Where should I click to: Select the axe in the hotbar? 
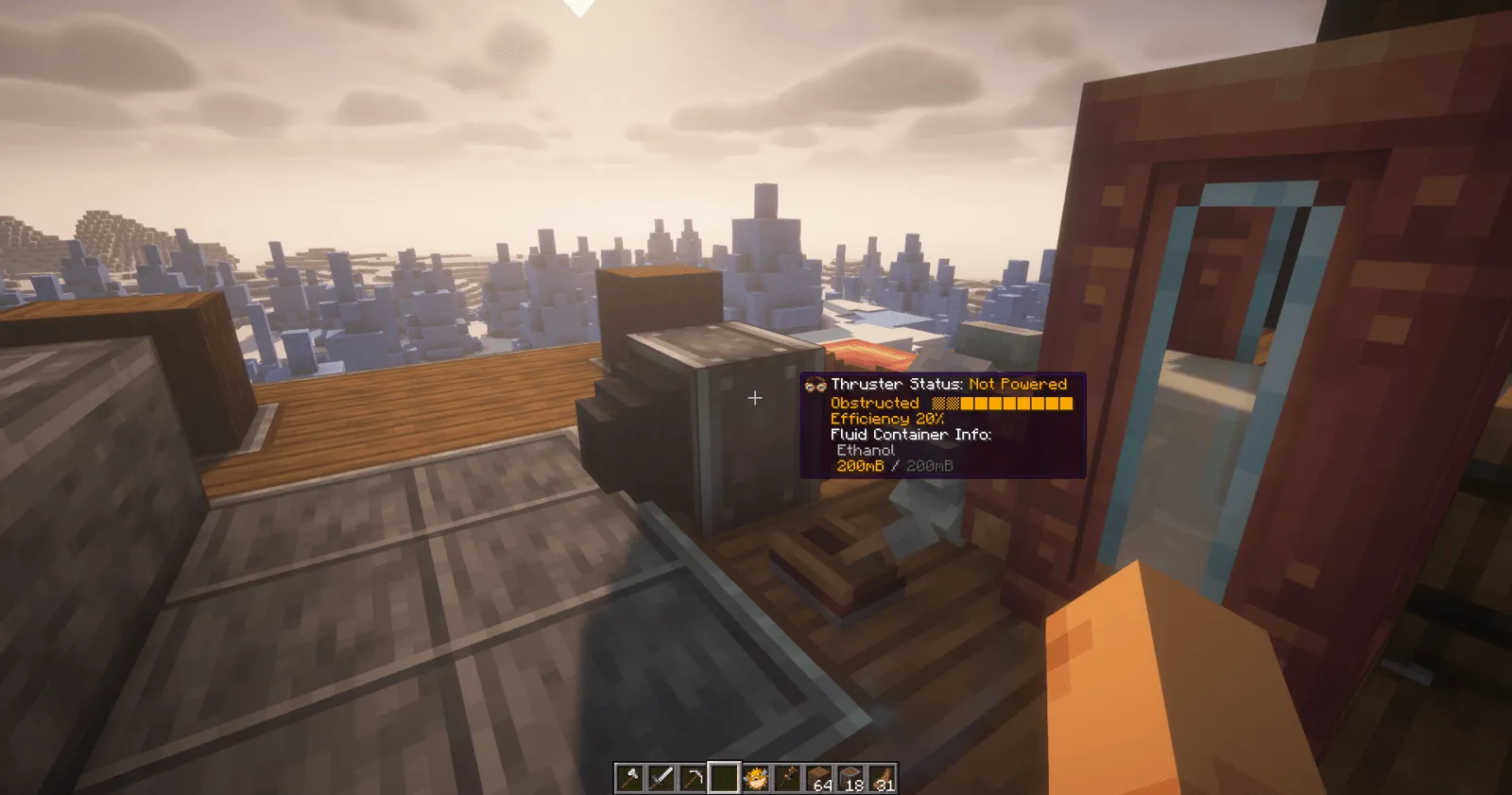pyautogui.click(x=630, y=778)
